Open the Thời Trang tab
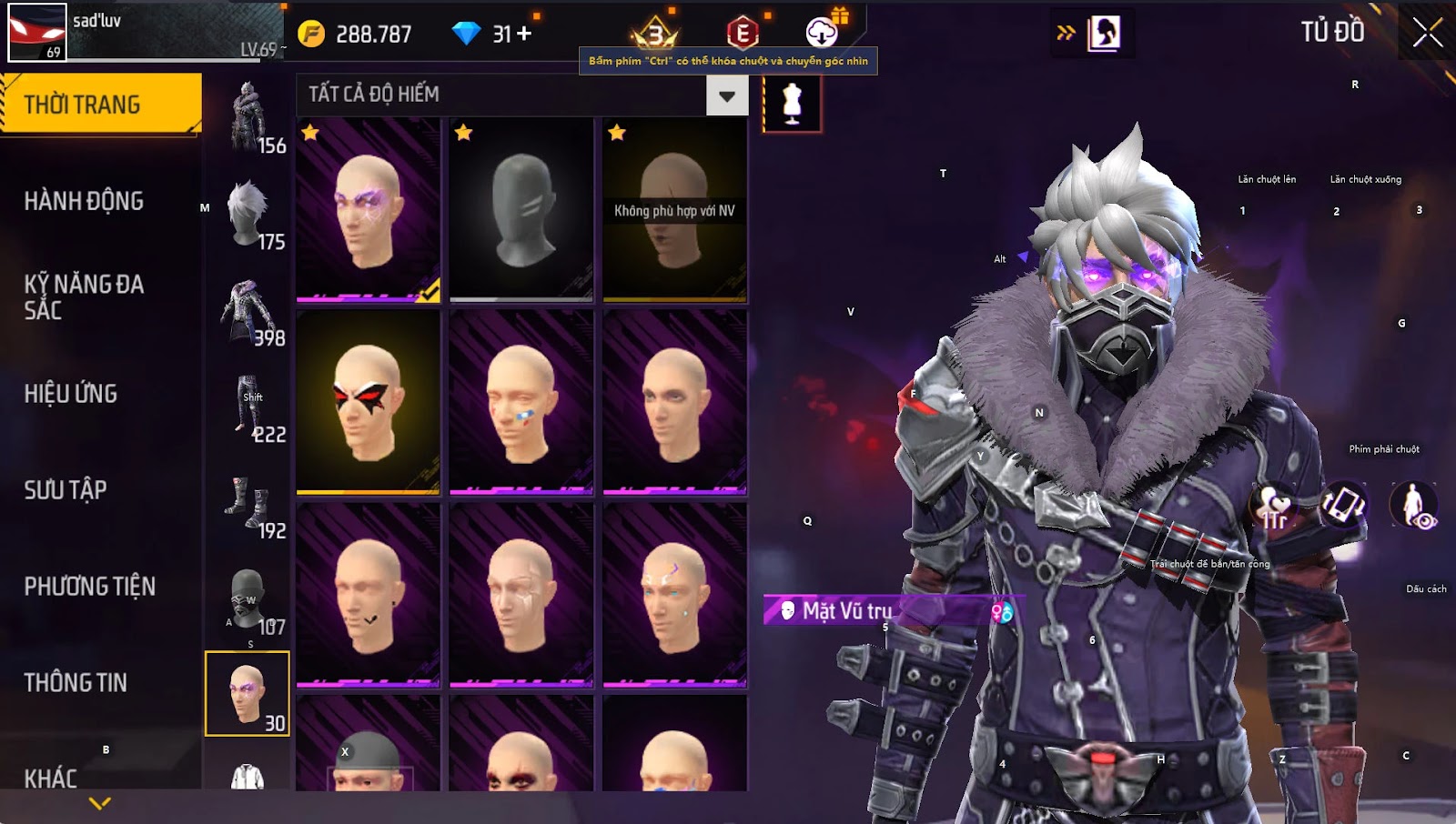The image size is (1456, 824). (x=100, y=105)
